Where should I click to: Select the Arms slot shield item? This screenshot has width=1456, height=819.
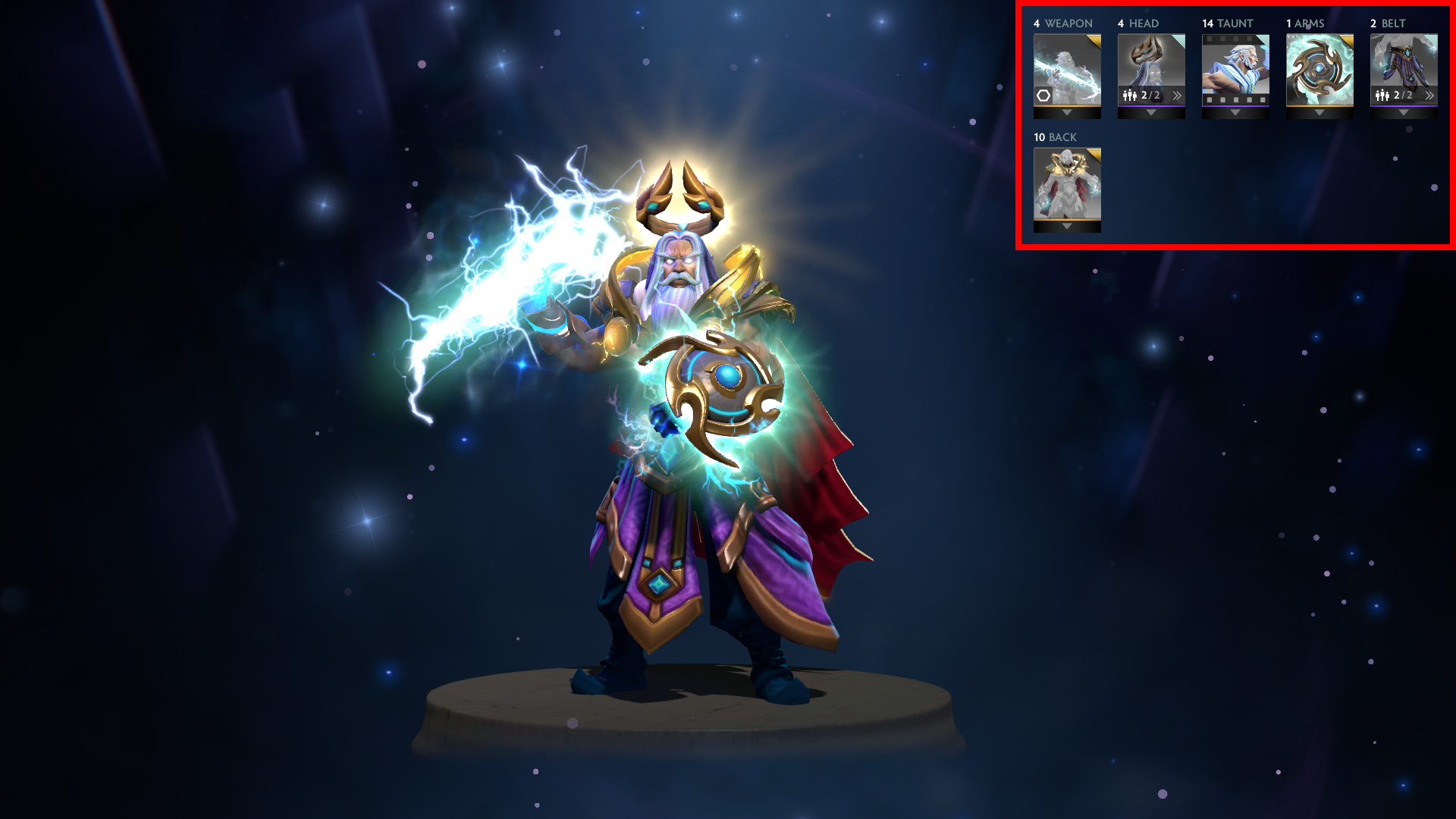1319,70
